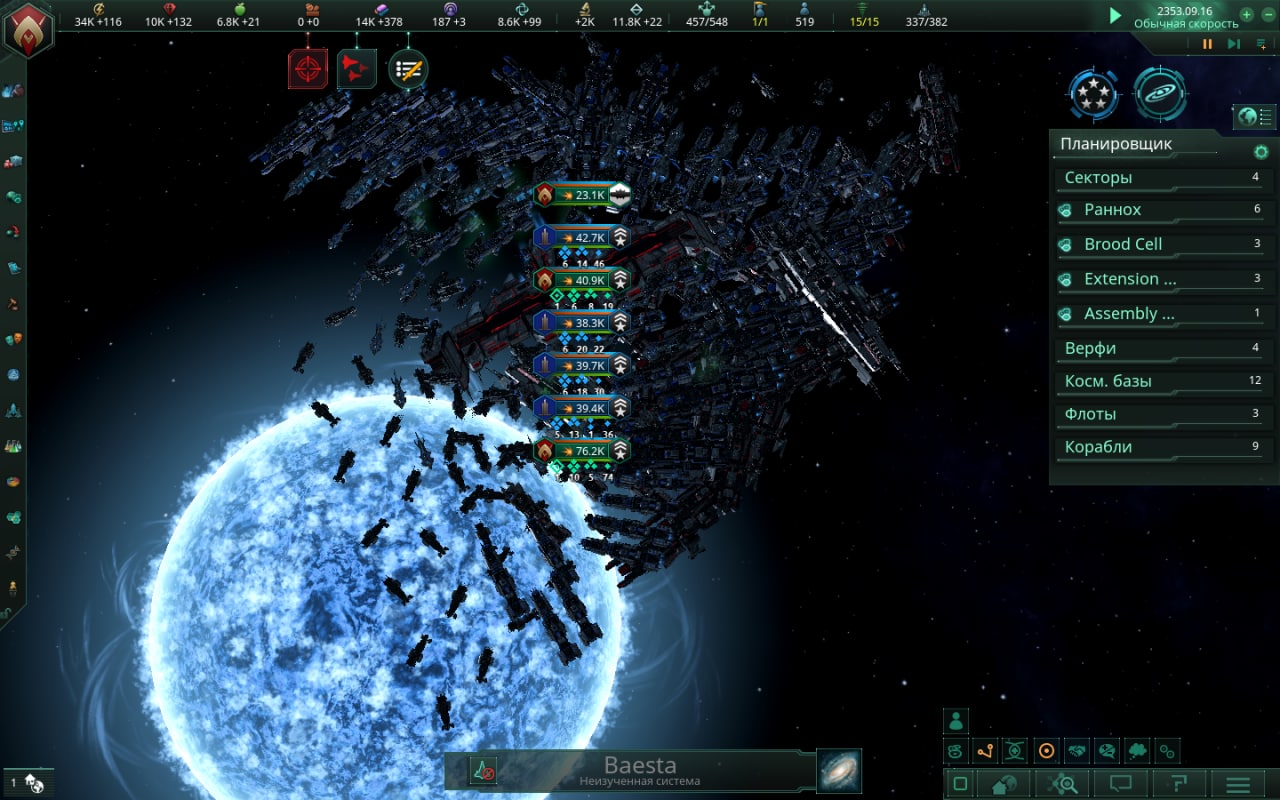Open the list-with-pencil notification

pos(408,68)
